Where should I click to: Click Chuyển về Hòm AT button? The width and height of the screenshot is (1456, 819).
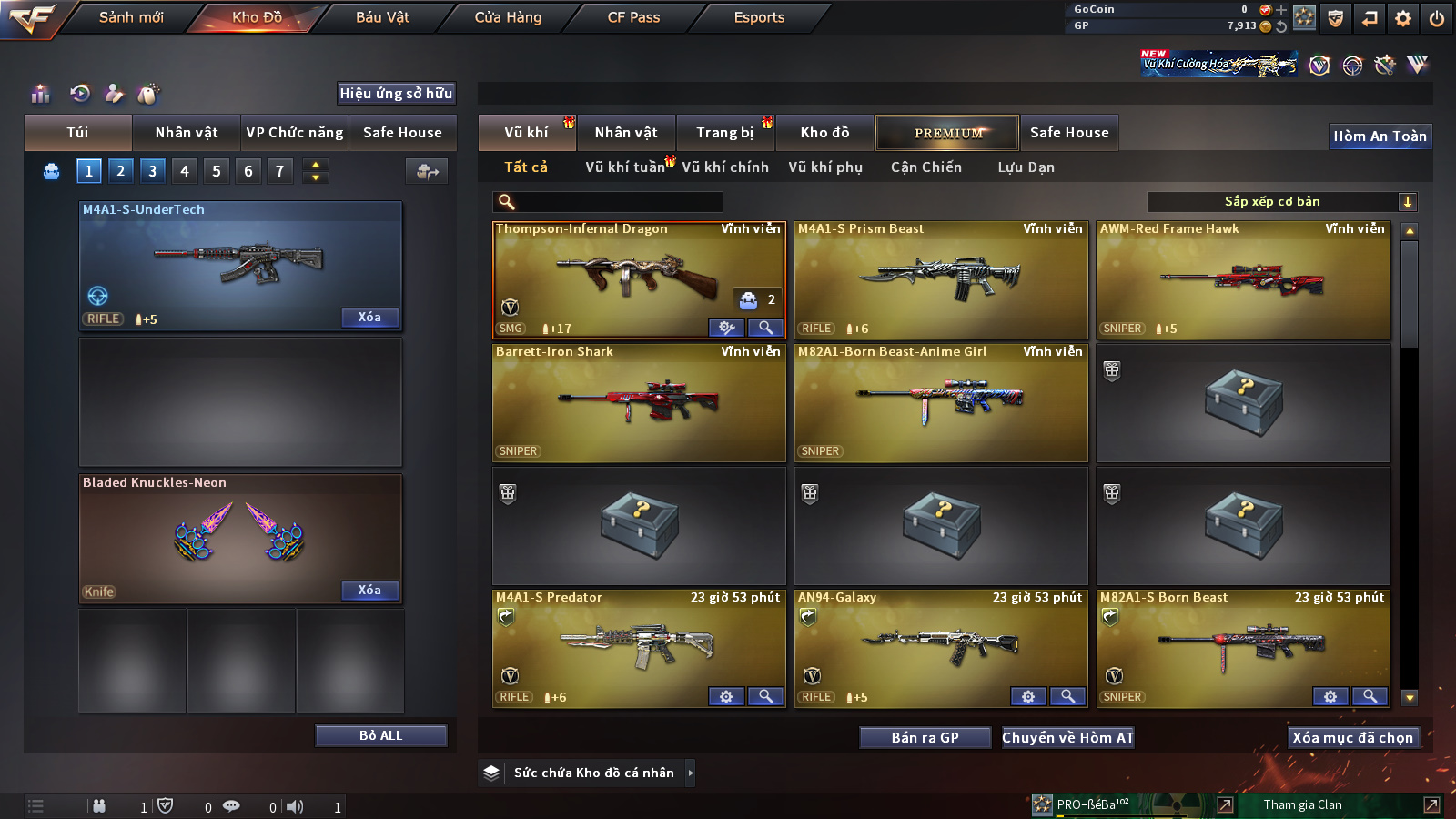coord(1067,738)
